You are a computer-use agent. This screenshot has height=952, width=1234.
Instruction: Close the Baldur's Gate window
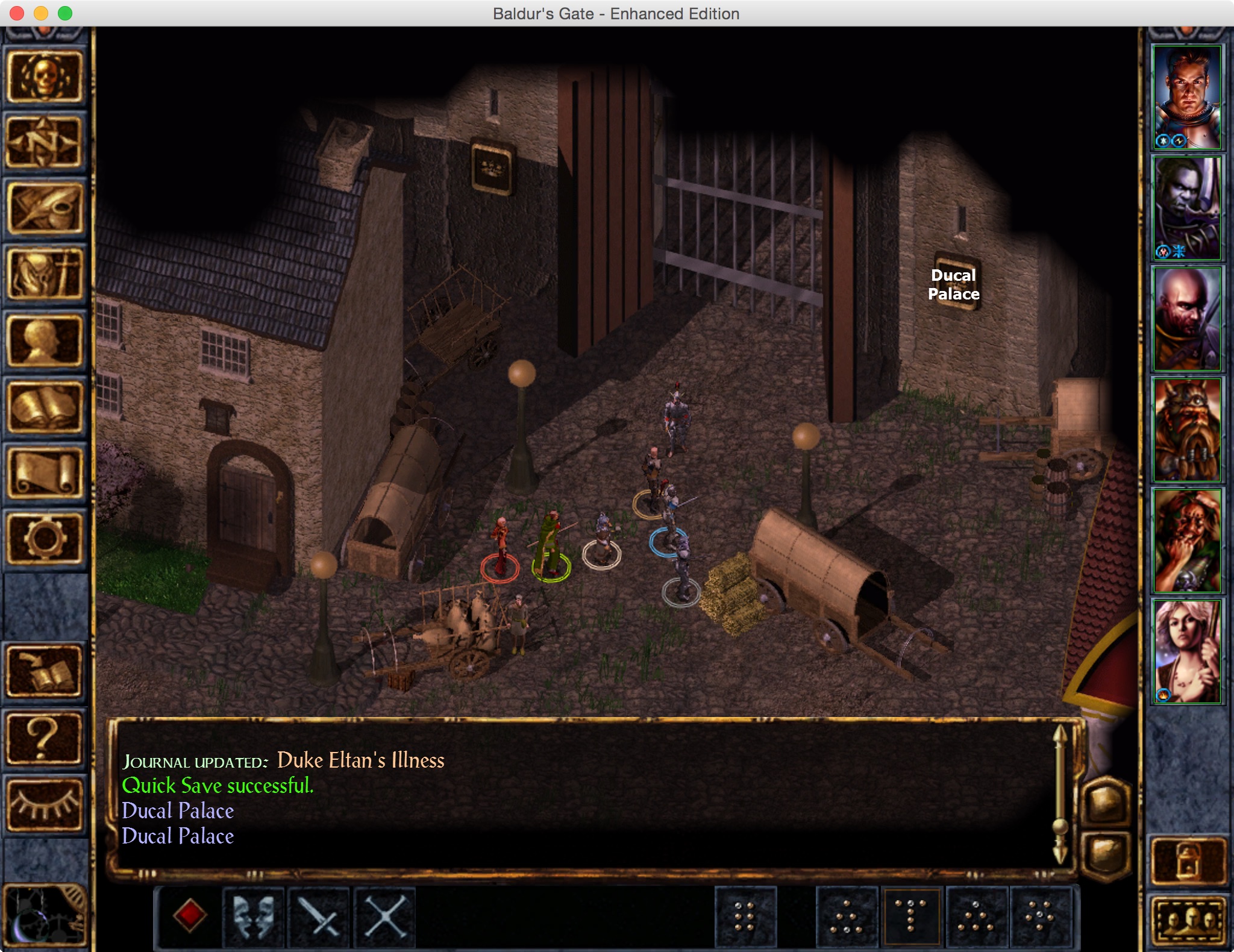pyautogui.click(x=17, y=13)
